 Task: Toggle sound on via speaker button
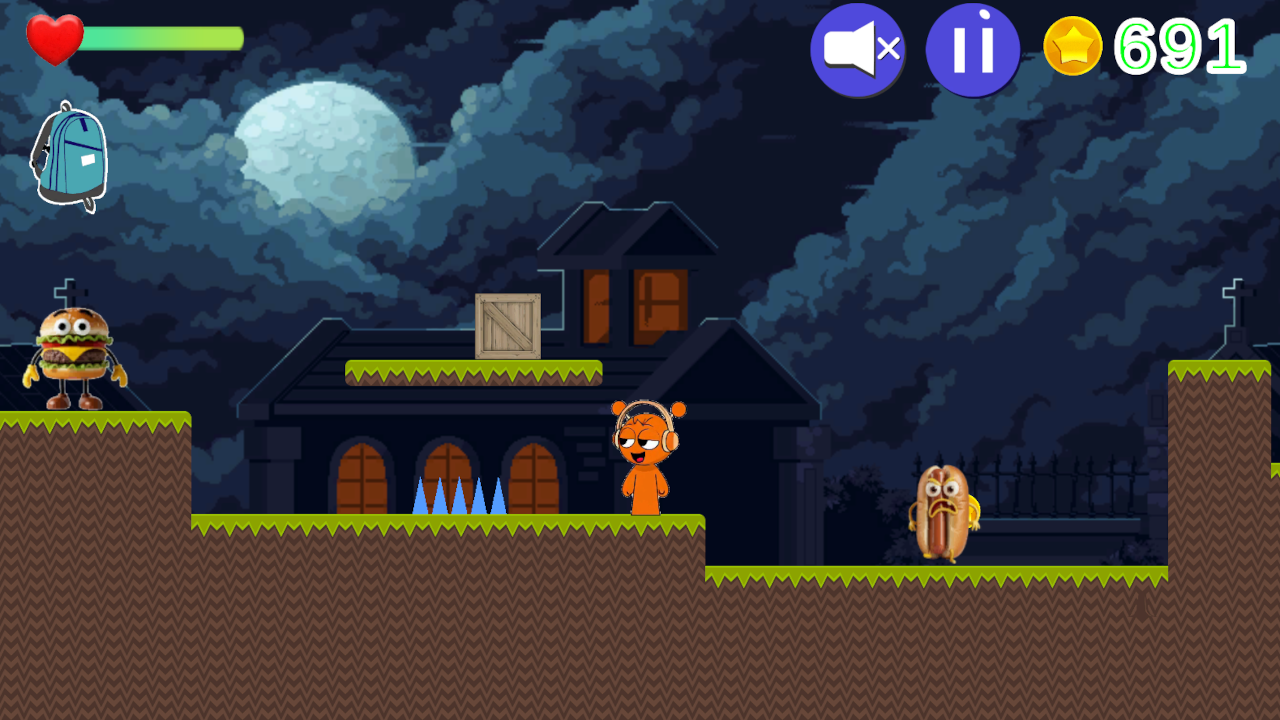(x=857, y=47)
